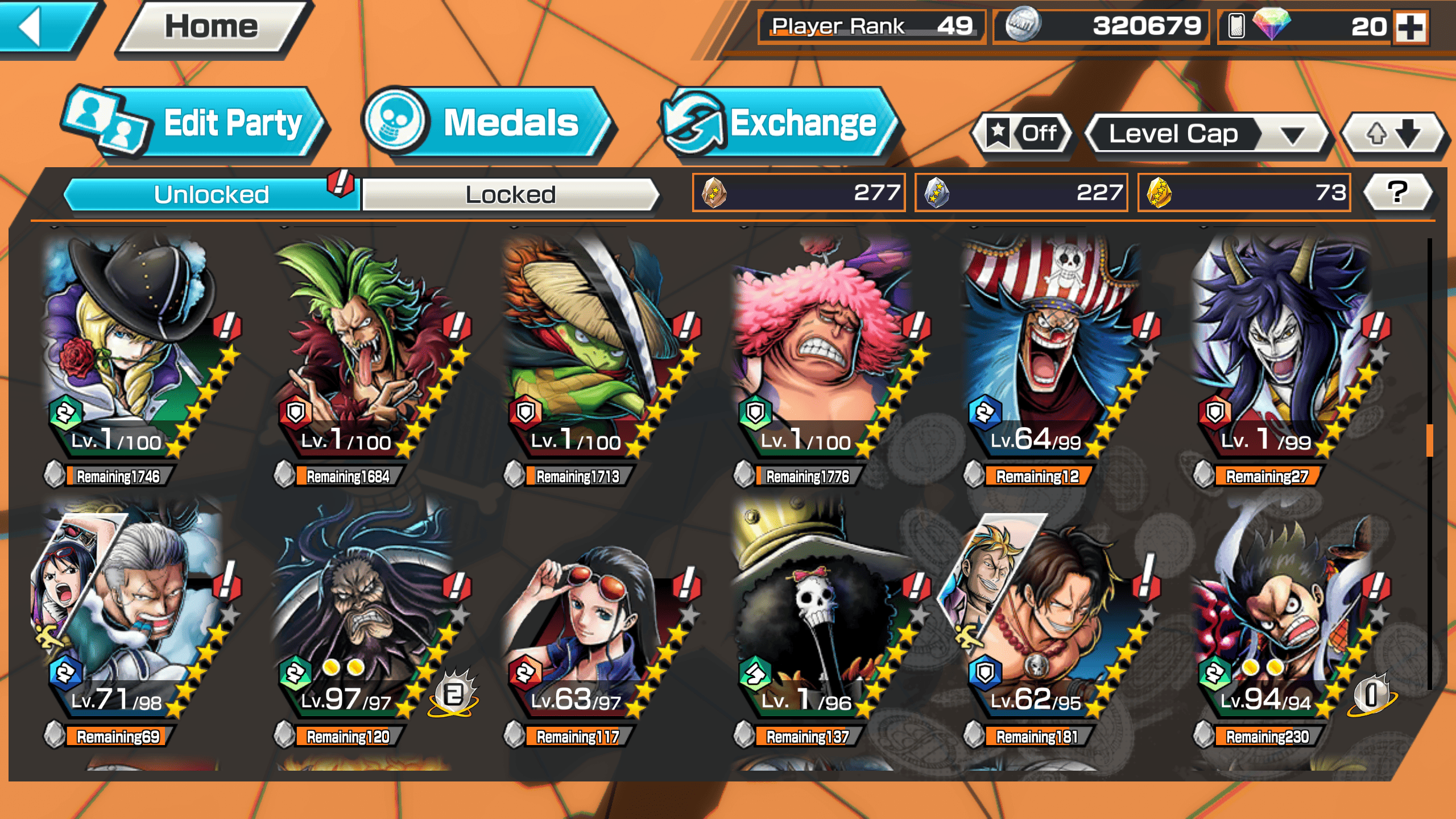Switch to the Locked characters tab
The width and height of the screenshot is (1456, 819).
pyautogui.click(x=510, y=195)
